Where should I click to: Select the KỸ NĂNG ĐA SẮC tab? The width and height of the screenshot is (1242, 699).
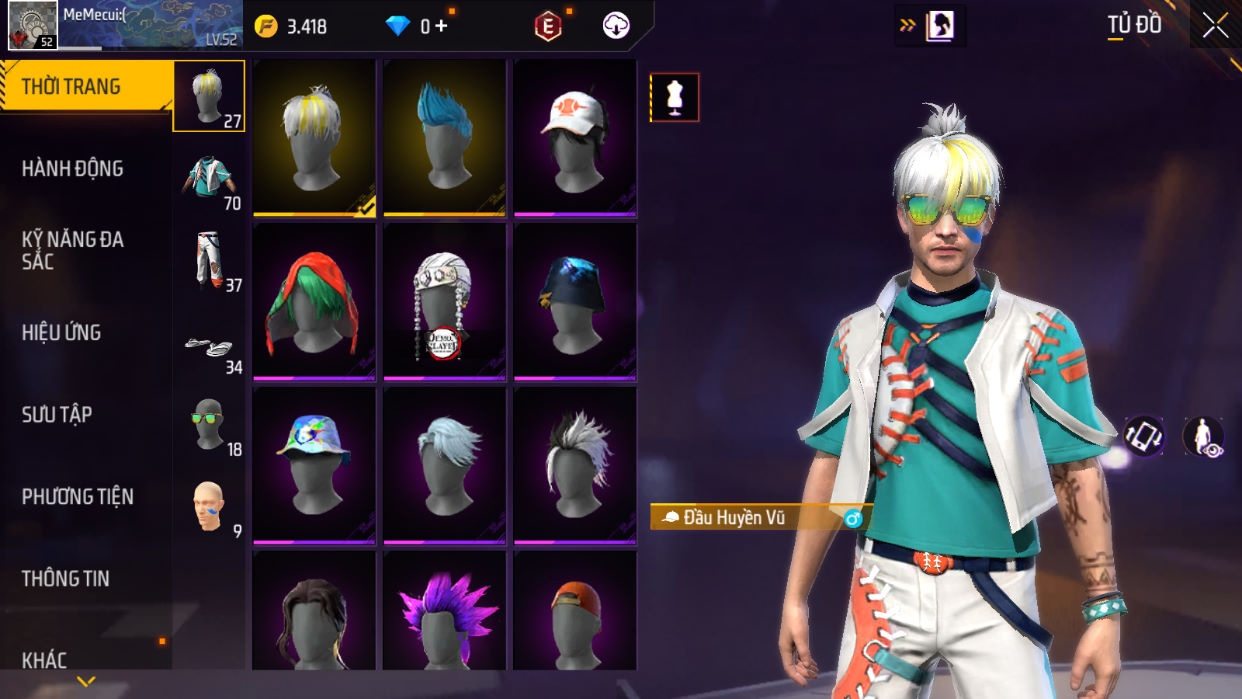(73, 250)
